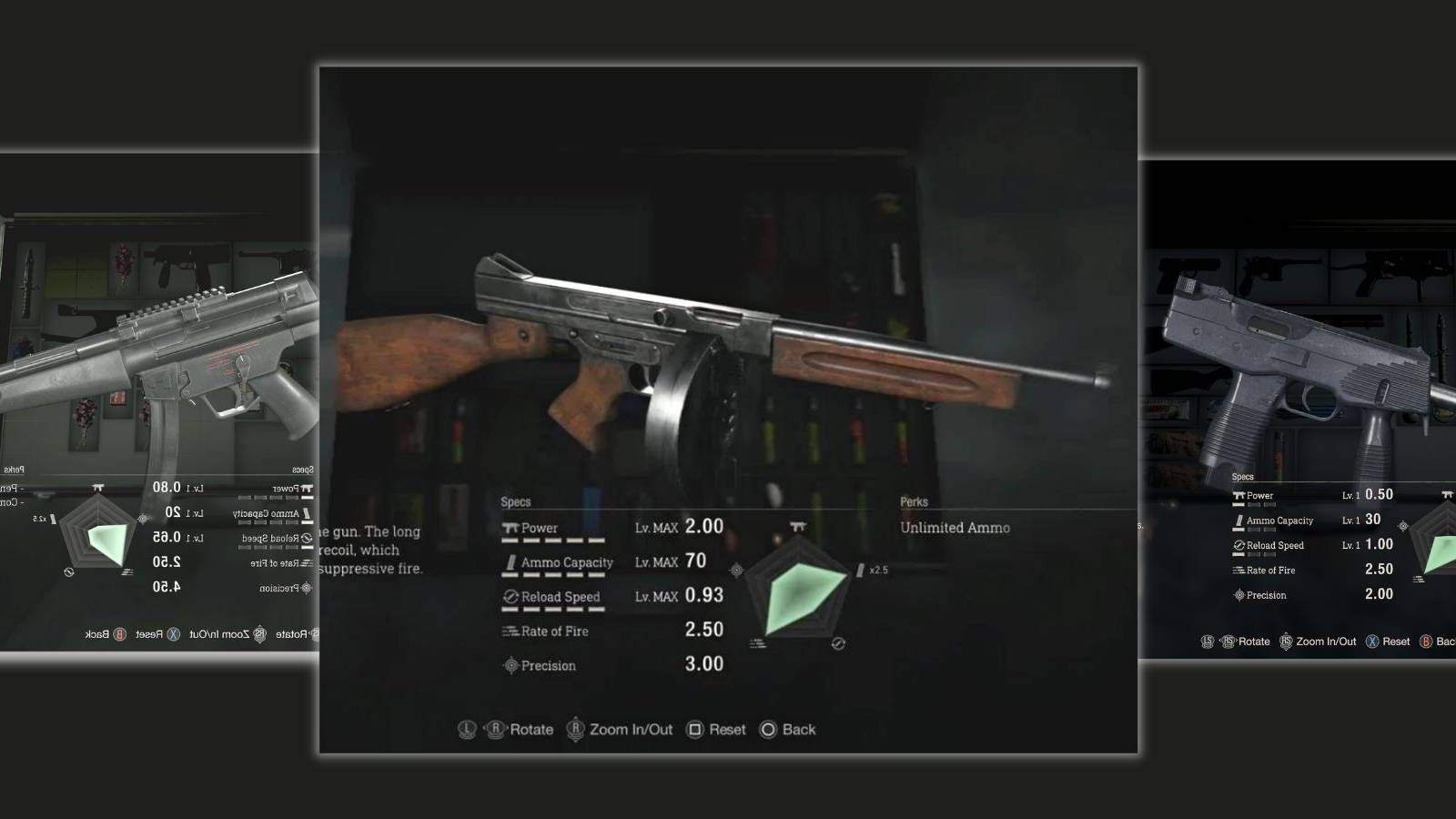Click the Perks section header
Image resolution: width=1456 pixels, height=819 pixels.
pos(915,501)
